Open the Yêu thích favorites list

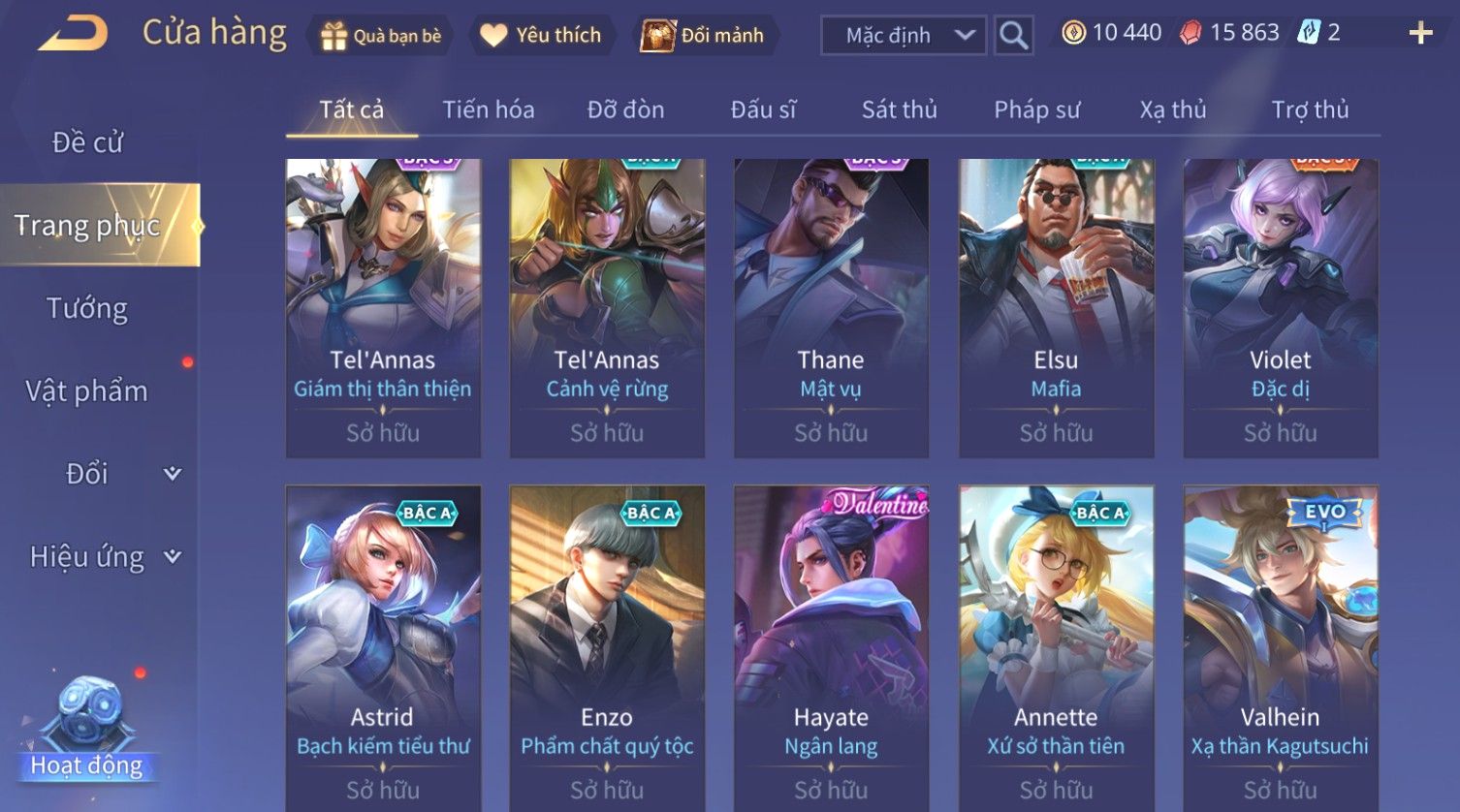click(x=541, y=36)
